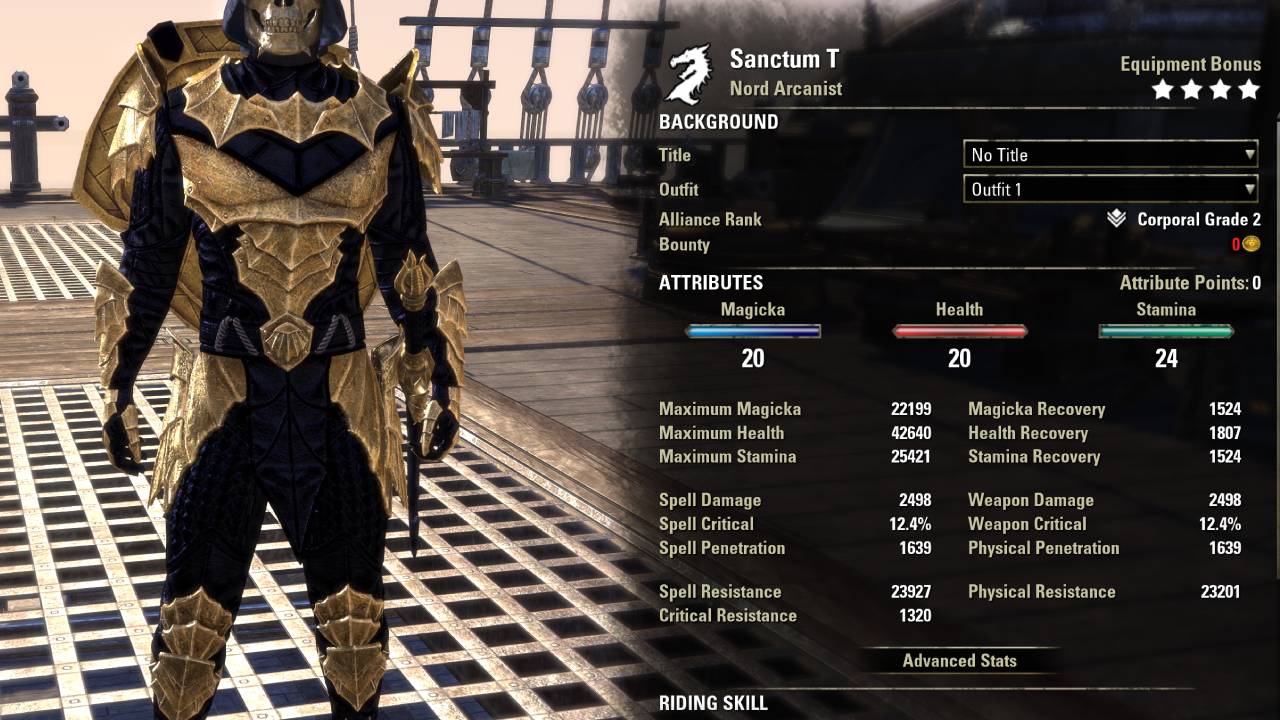Open the Title dropdown showing No Title
Image resolution: width=1280 pixels, height=720 pixels.
click(x=1110, y=155)
